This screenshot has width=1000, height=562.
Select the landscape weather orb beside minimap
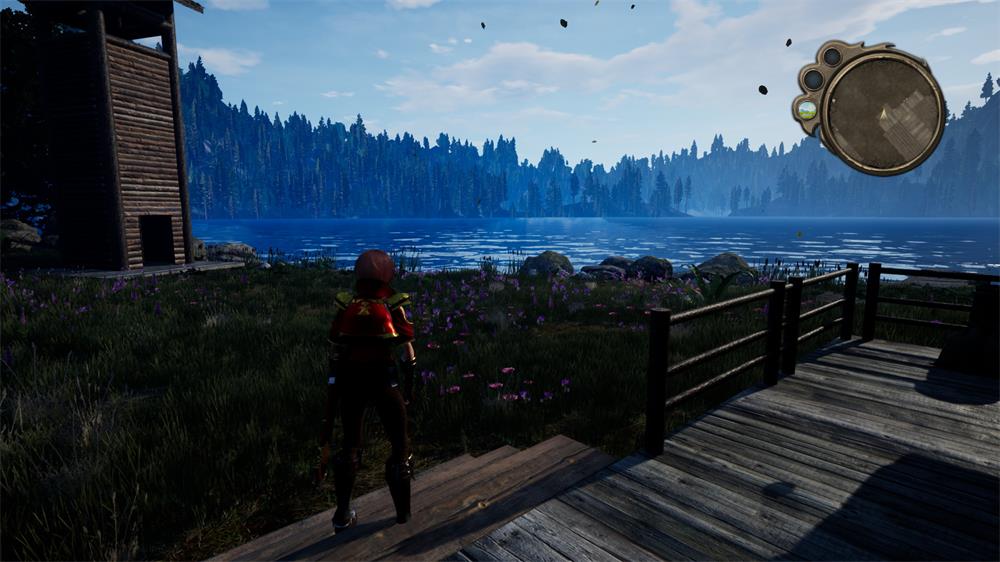(x=807, y=110)
